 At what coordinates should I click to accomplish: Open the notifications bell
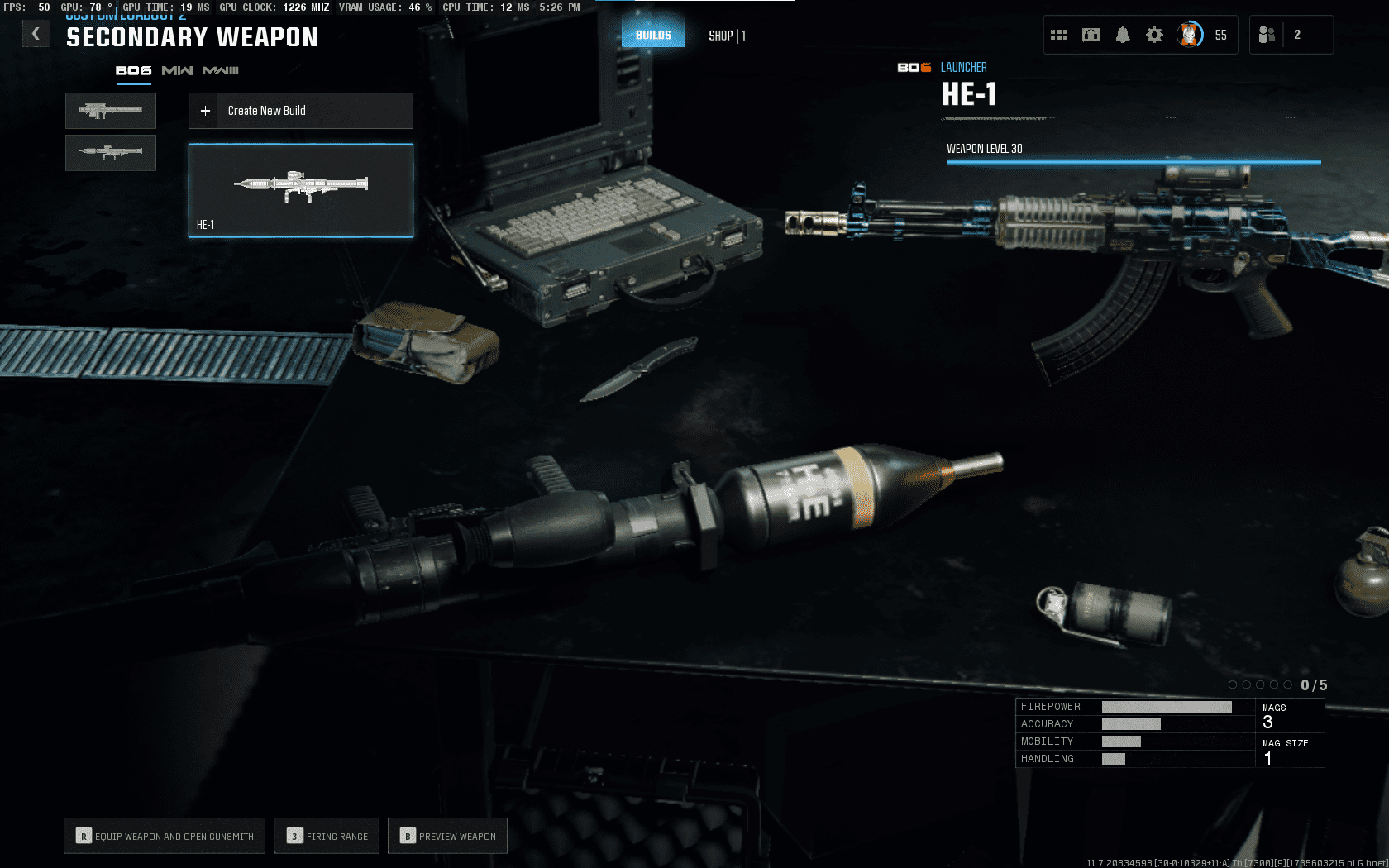point(1123,35)
